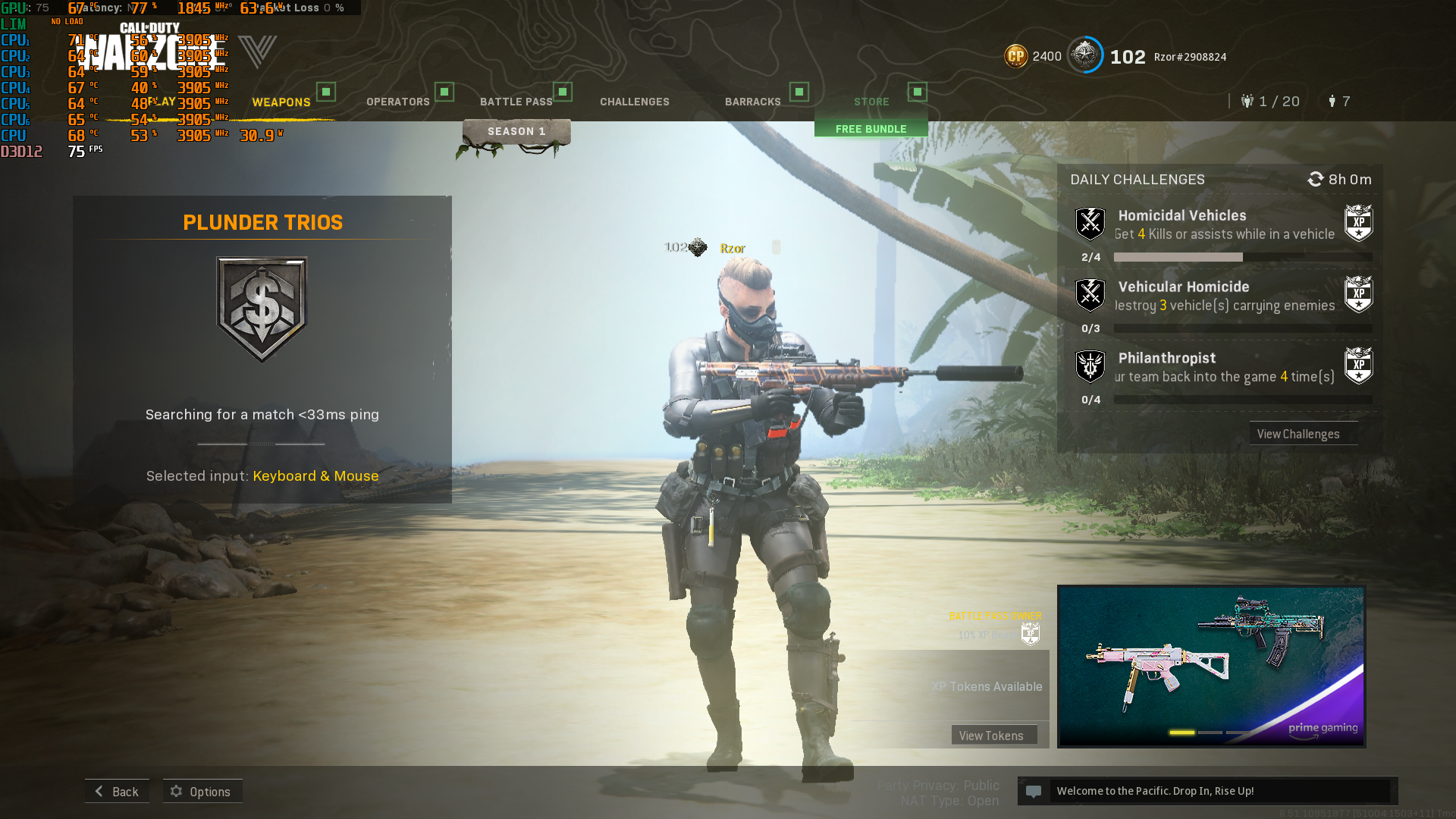The width and height of the screenshot is (1456, 819).
Task: Click the Back button
Action: coord(117,791)
